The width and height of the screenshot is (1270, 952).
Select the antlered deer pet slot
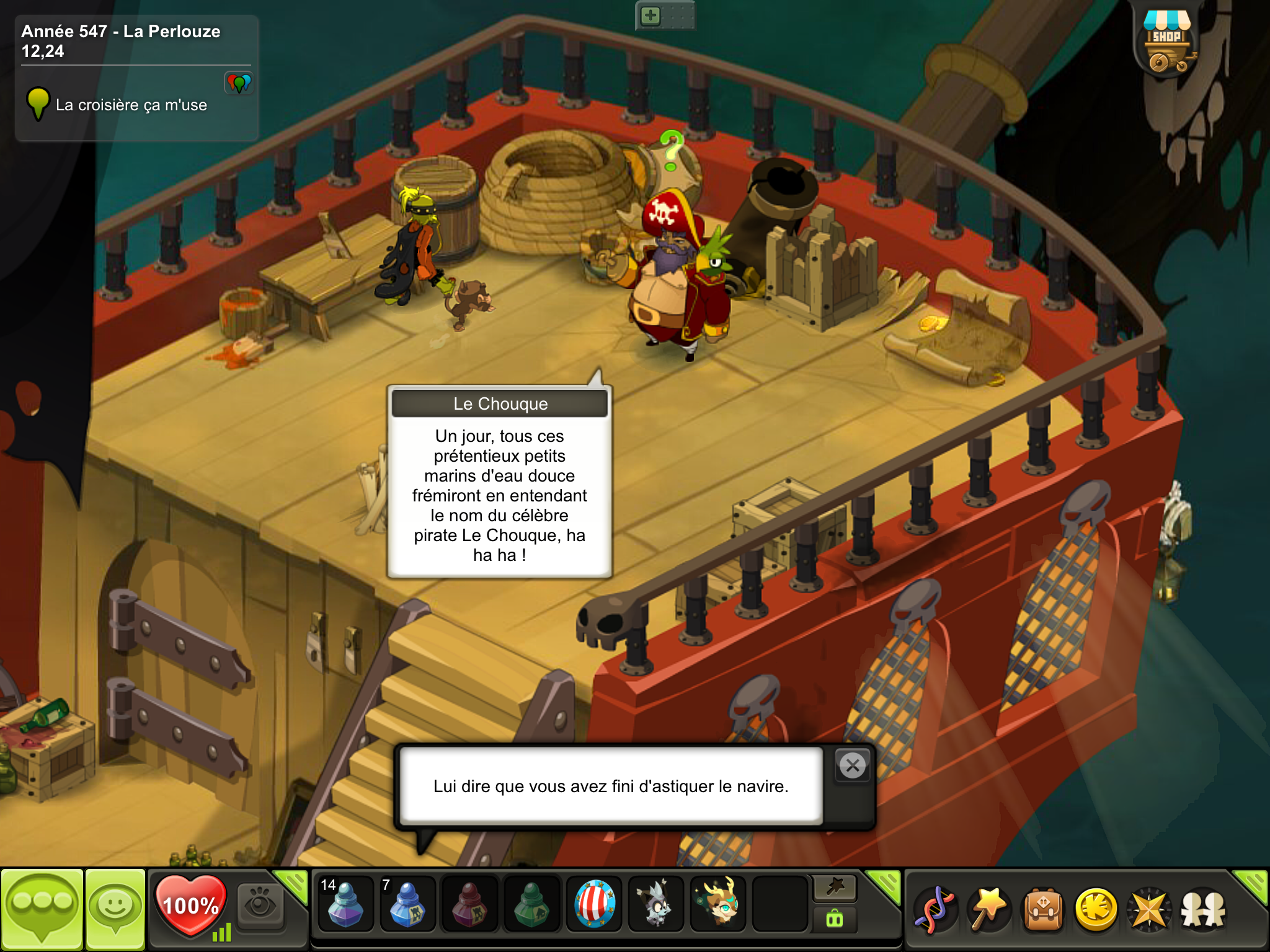click(x=718, y=904)
